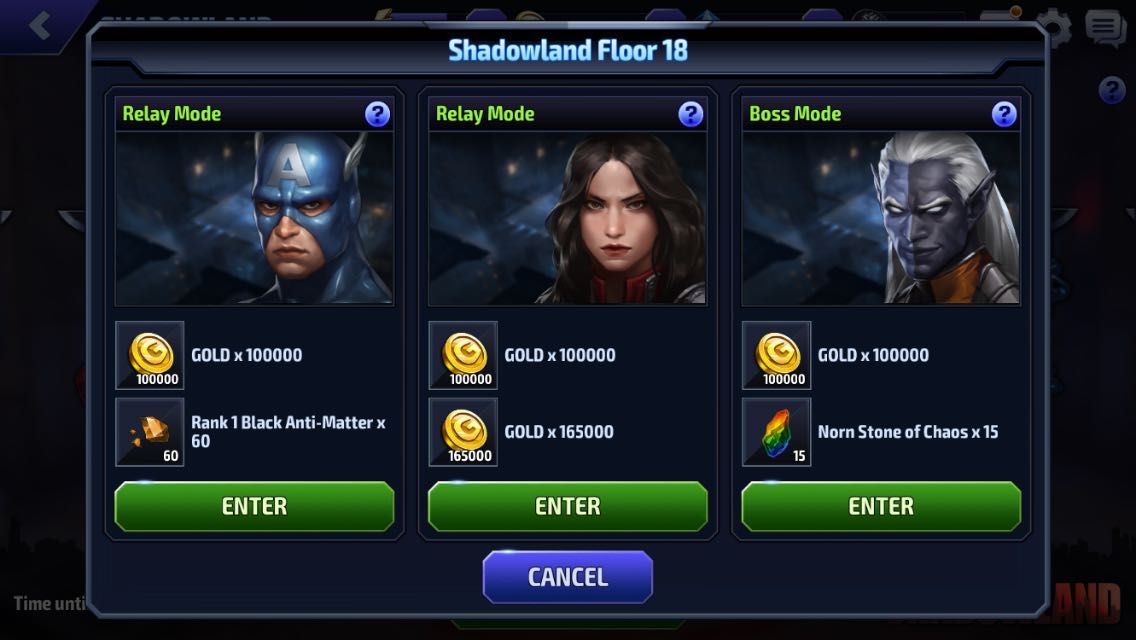
Task: Open the settings gear
Action: [x=1052, y=26]
